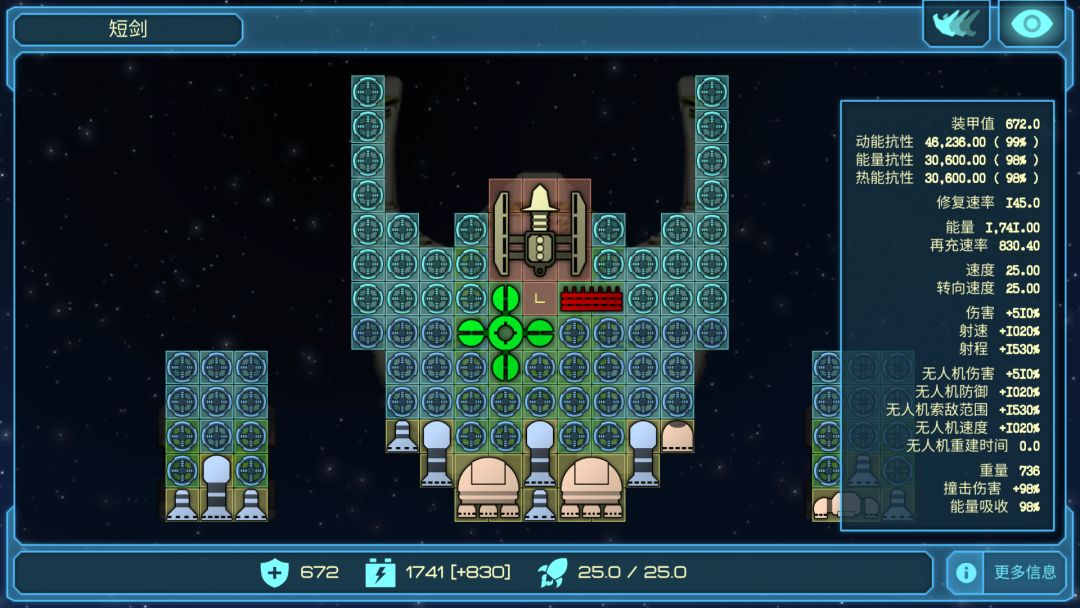The image size is (1080, 608).
Task: Select the 短剑 ship name bar
Action: pos(128,29)
